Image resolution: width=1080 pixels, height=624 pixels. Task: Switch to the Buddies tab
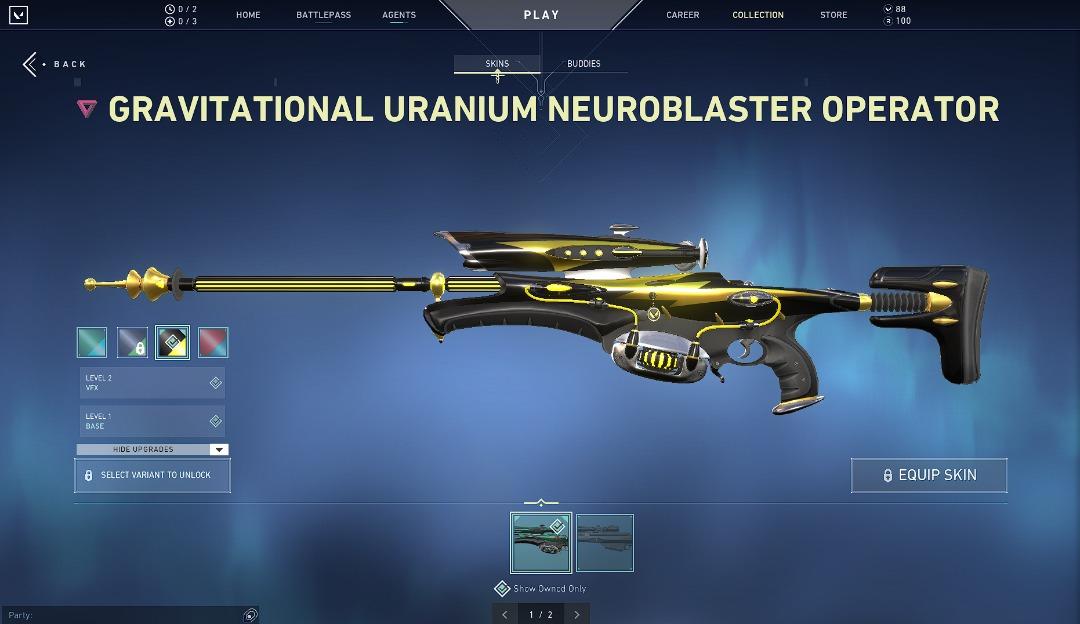(584, 64)
